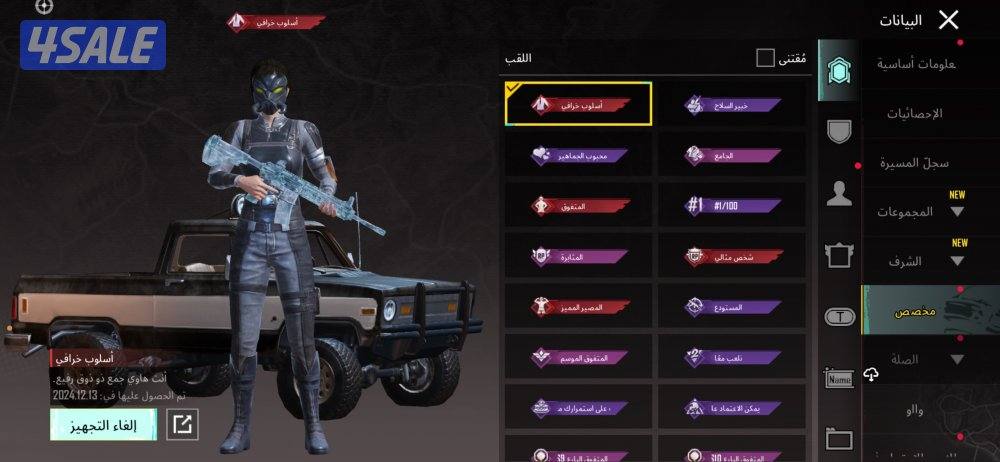Screen dimensions: 1000x462
Task: Open the الإحصائيات statistics section
Action: coord(914,113)
